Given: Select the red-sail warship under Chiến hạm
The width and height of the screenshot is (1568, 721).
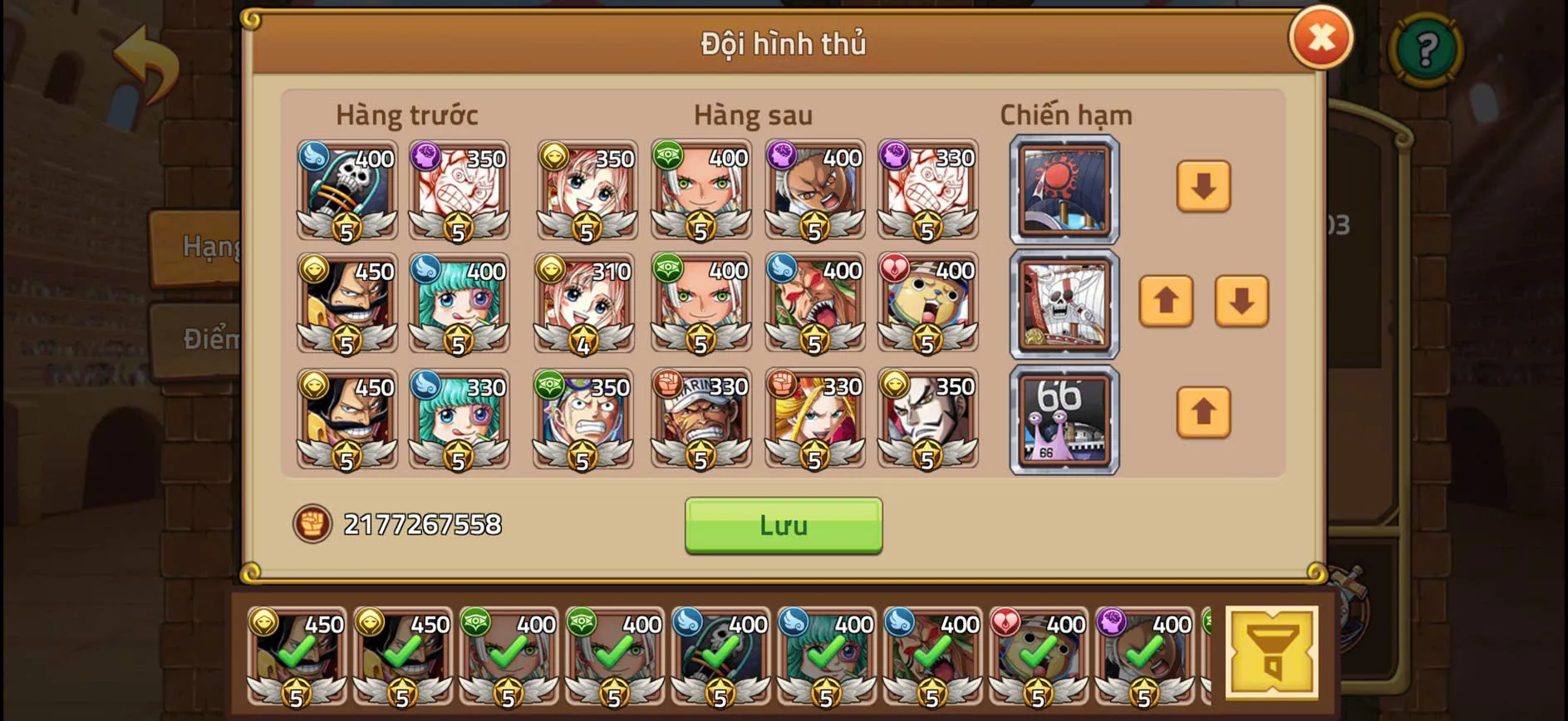Looking at the screenshot, I should click(x=1064, y=191).
